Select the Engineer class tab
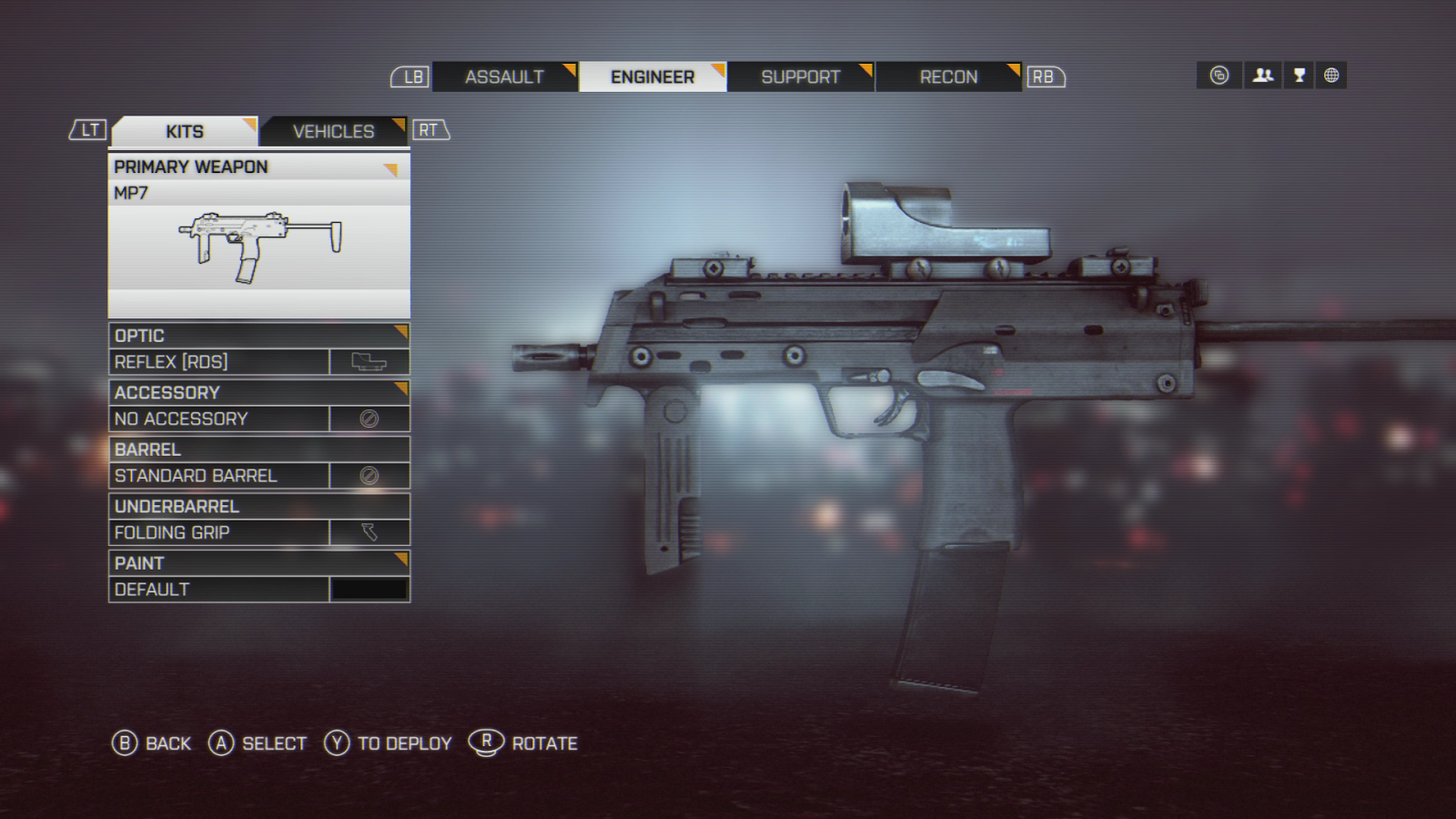 point(652,77)
